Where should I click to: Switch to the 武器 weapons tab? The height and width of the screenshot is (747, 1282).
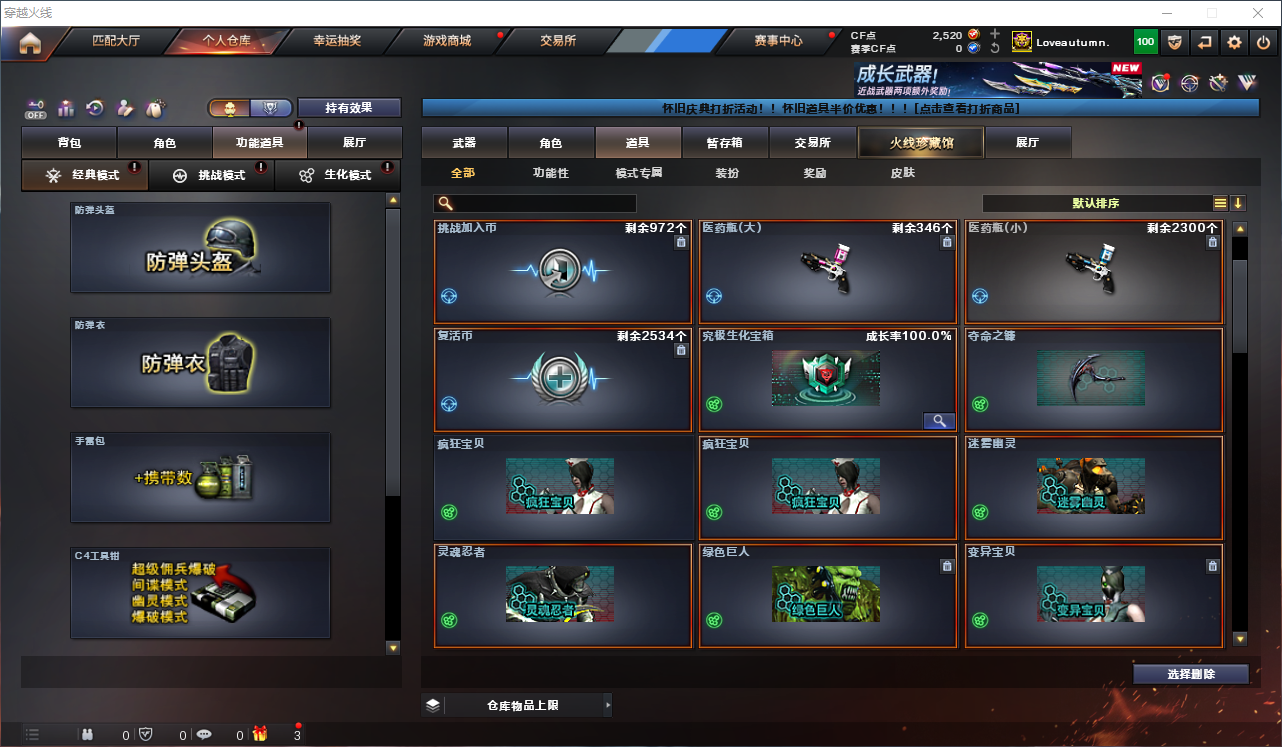[464, 143]
